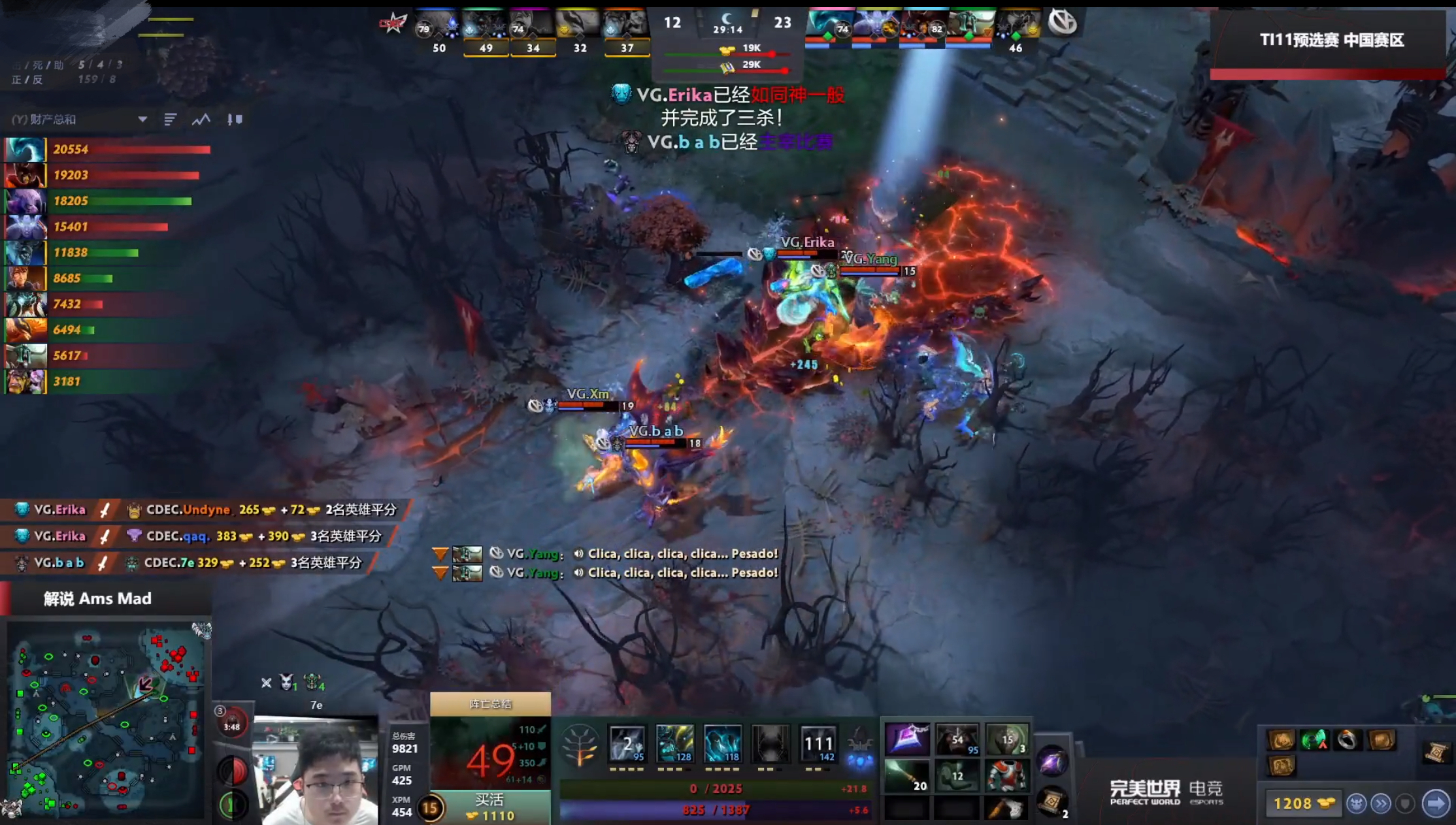Screen dimensions: 1456x825
Task: Open the 财产总和 stat selector dropdown
Action: click(142, 120)
